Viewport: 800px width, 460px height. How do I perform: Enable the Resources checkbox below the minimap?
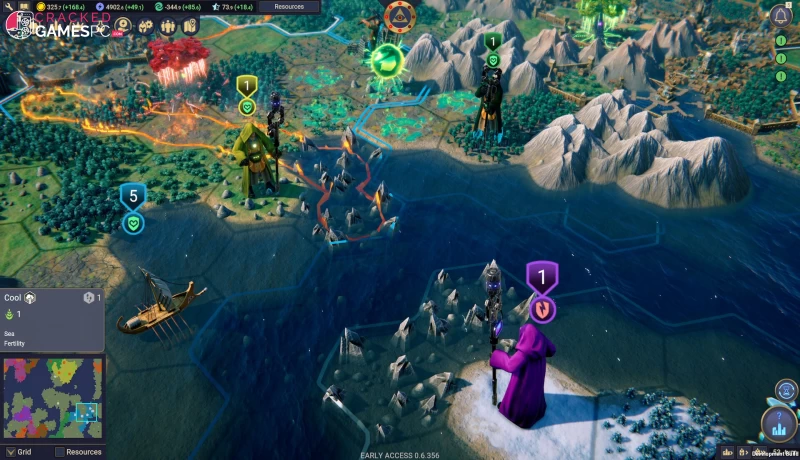(x=59, y=452)
